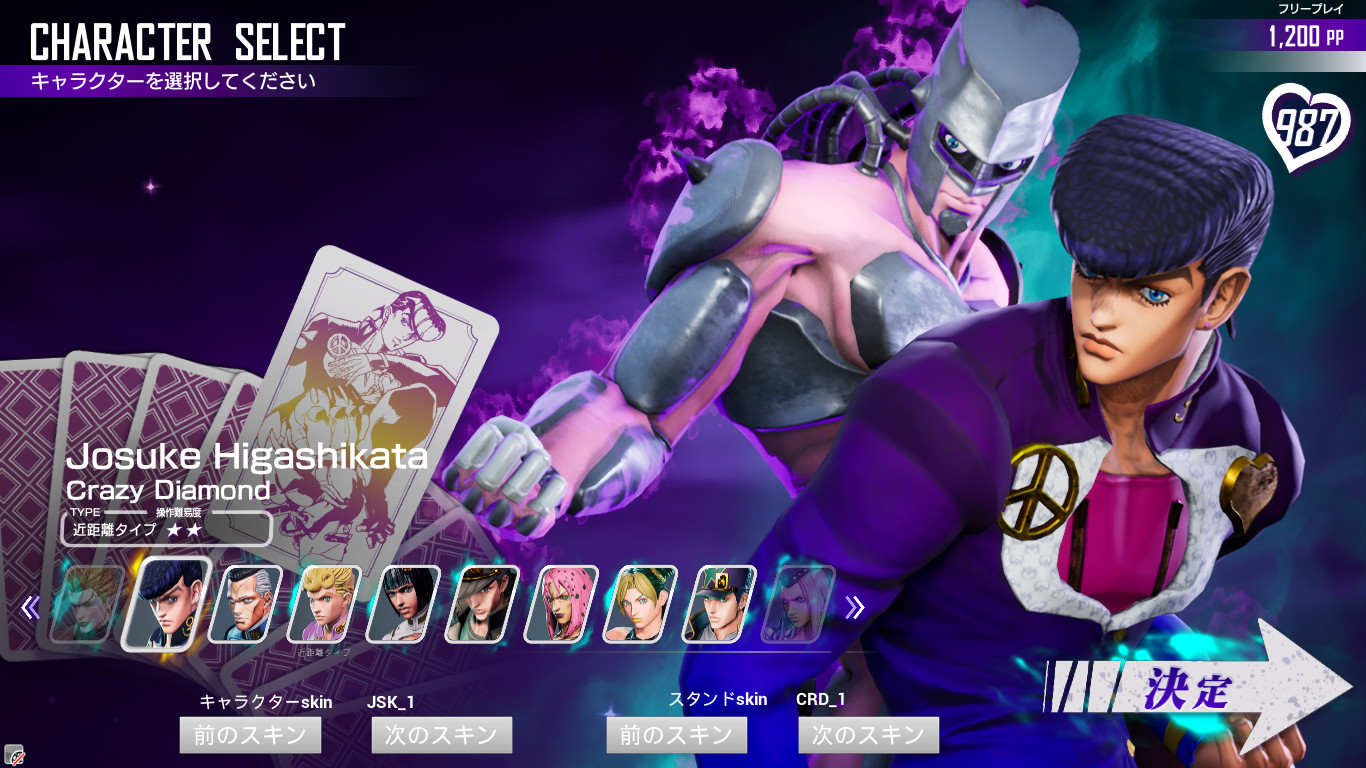This screenshot has width=1366, height=768.
Task: Select the Jolyne character portrait
Action: (x=637, y=612)
